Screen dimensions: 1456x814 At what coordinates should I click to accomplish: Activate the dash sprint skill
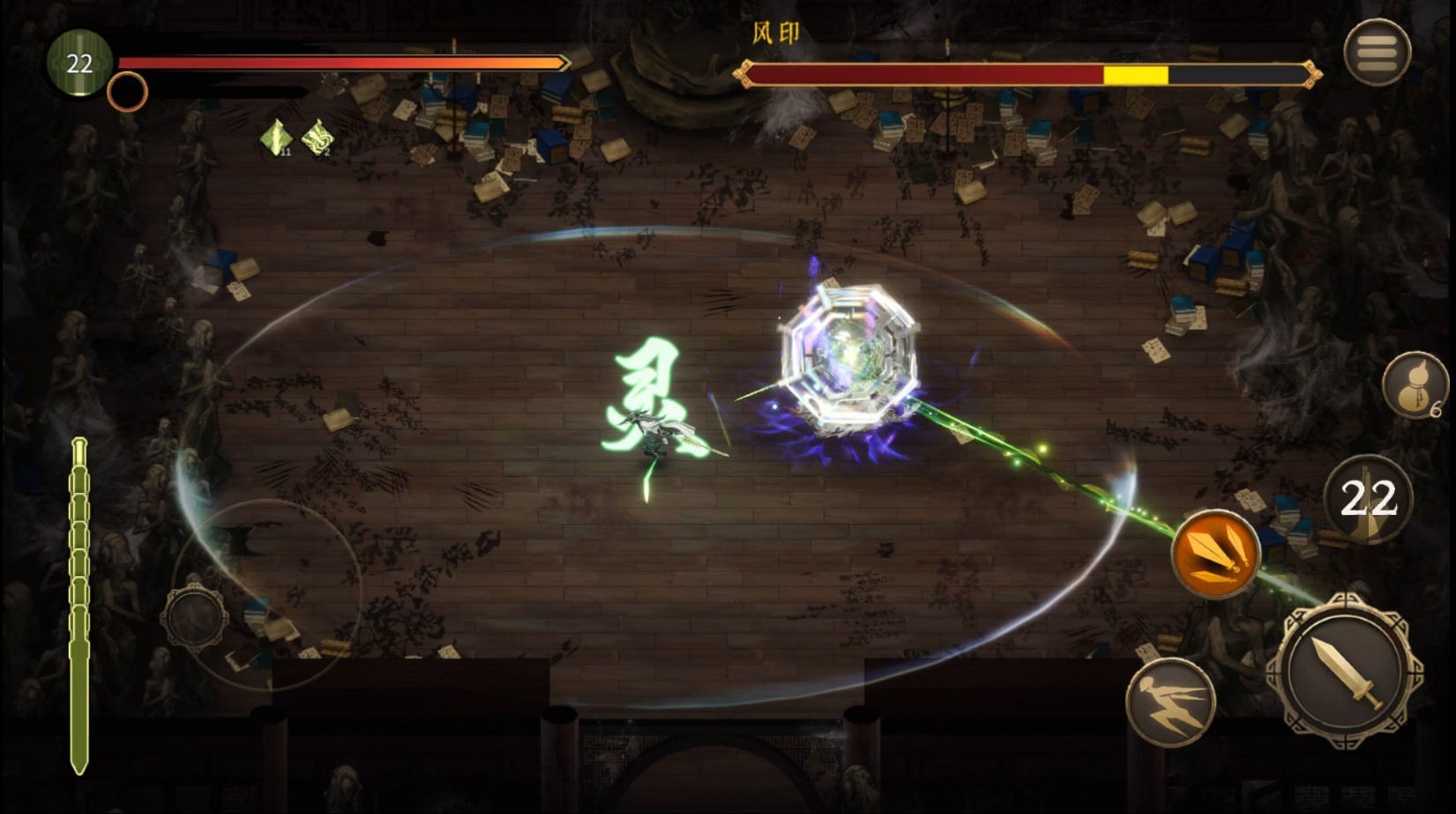[1170, 703]
